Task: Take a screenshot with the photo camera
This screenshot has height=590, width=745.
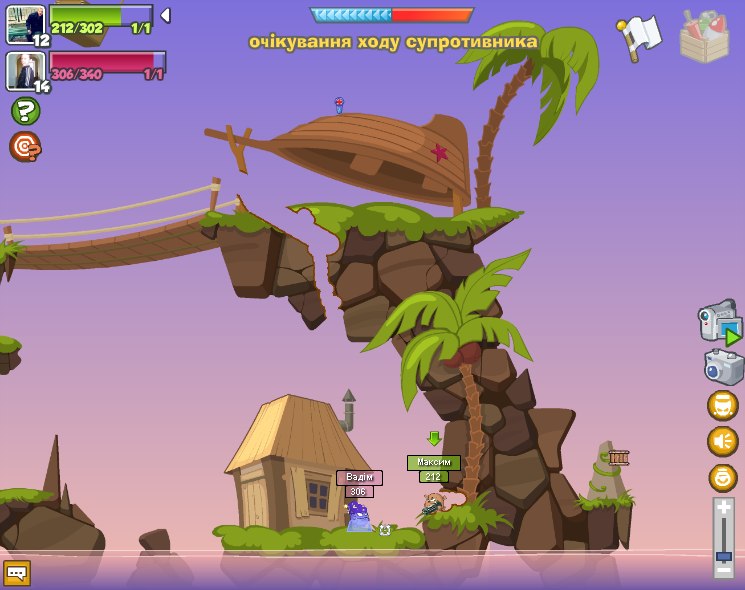Action: click(723, 367)
